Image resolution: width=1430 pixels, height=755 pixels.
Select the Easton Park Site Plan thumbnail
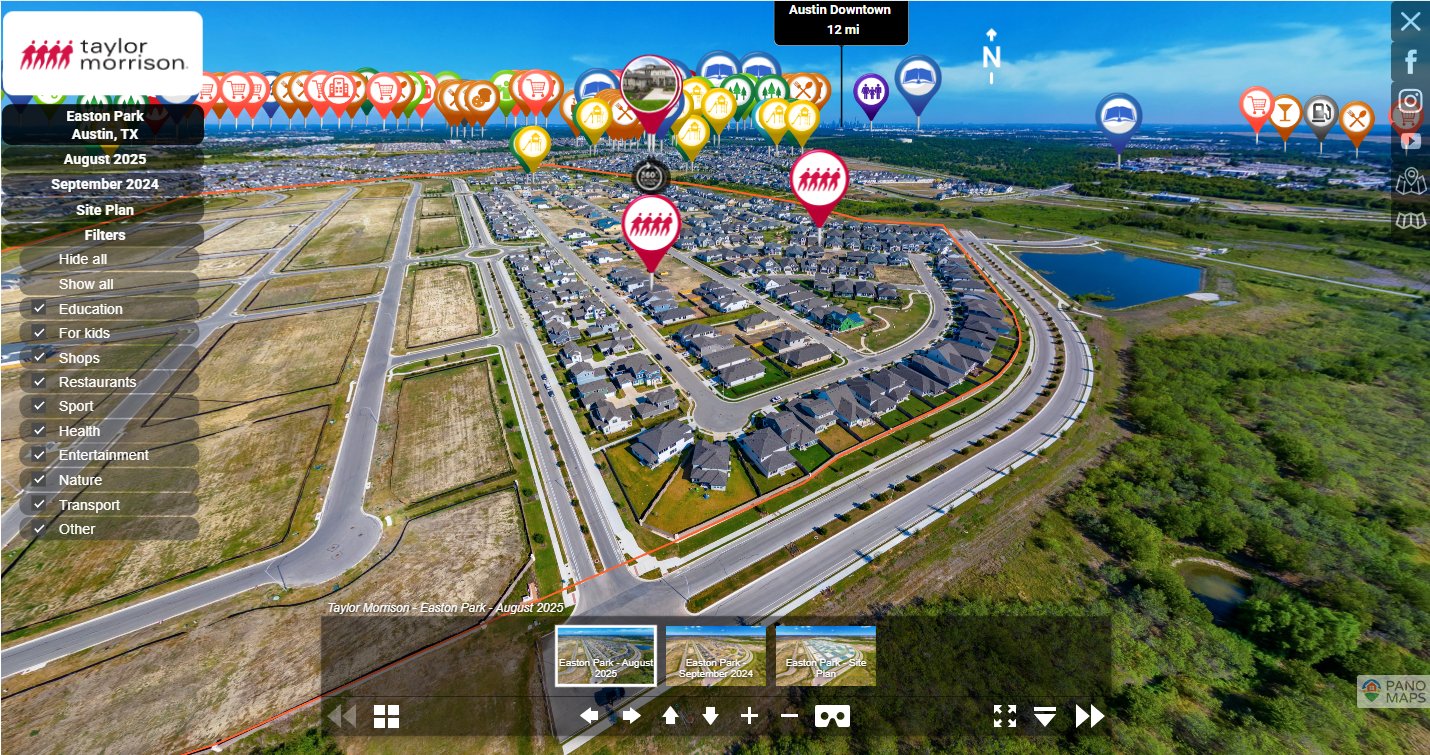(x=825, y=656)
